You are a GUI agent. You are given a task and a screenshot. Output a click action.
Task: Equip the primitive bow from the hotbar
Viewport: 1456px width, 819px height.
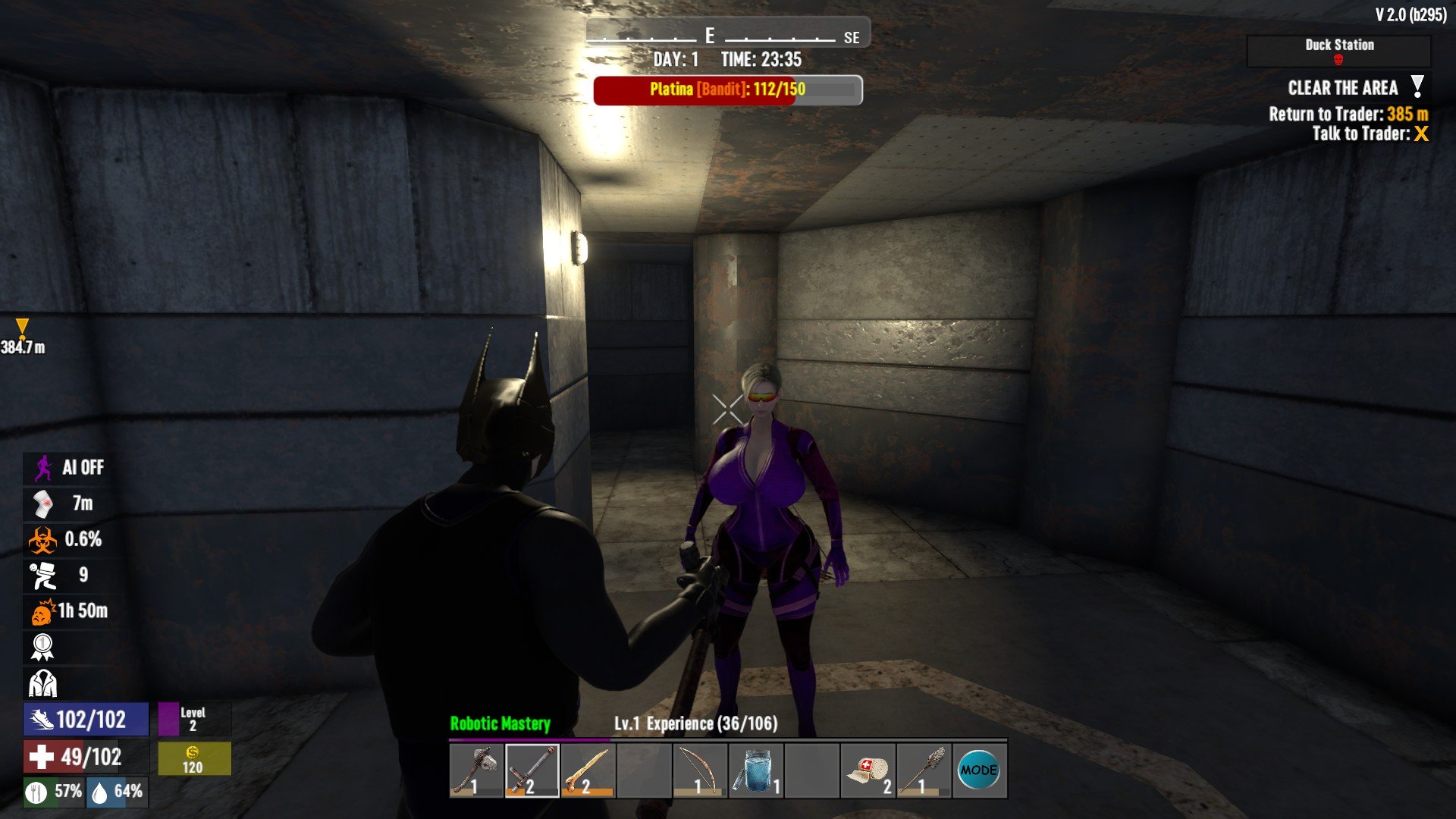click(x=699, y=770)
